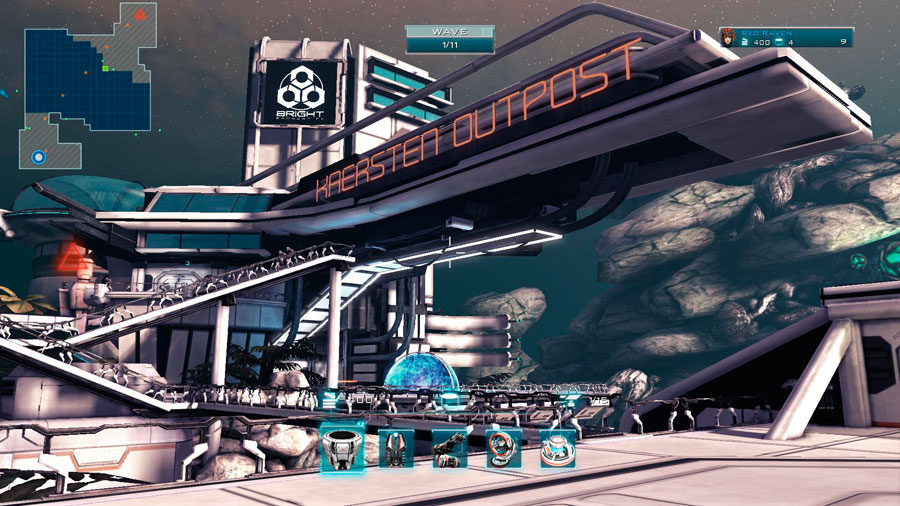Image resolution: width=900 pixels, height=506 pixels.
Task: Select the ring-shaped tower slot
Action: coord(504,449)
